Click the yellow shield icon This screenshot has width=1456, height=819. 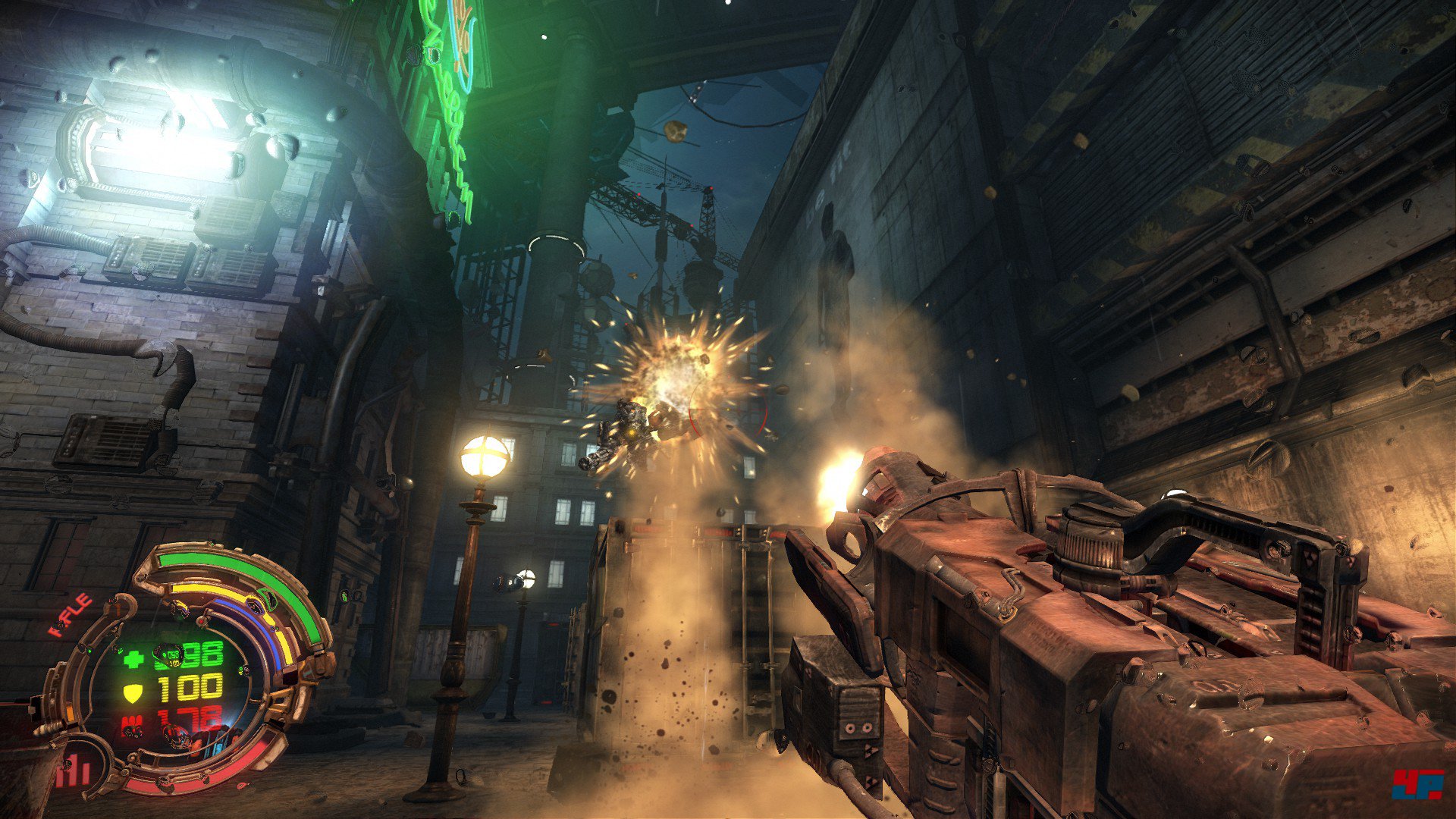(133, 691)
